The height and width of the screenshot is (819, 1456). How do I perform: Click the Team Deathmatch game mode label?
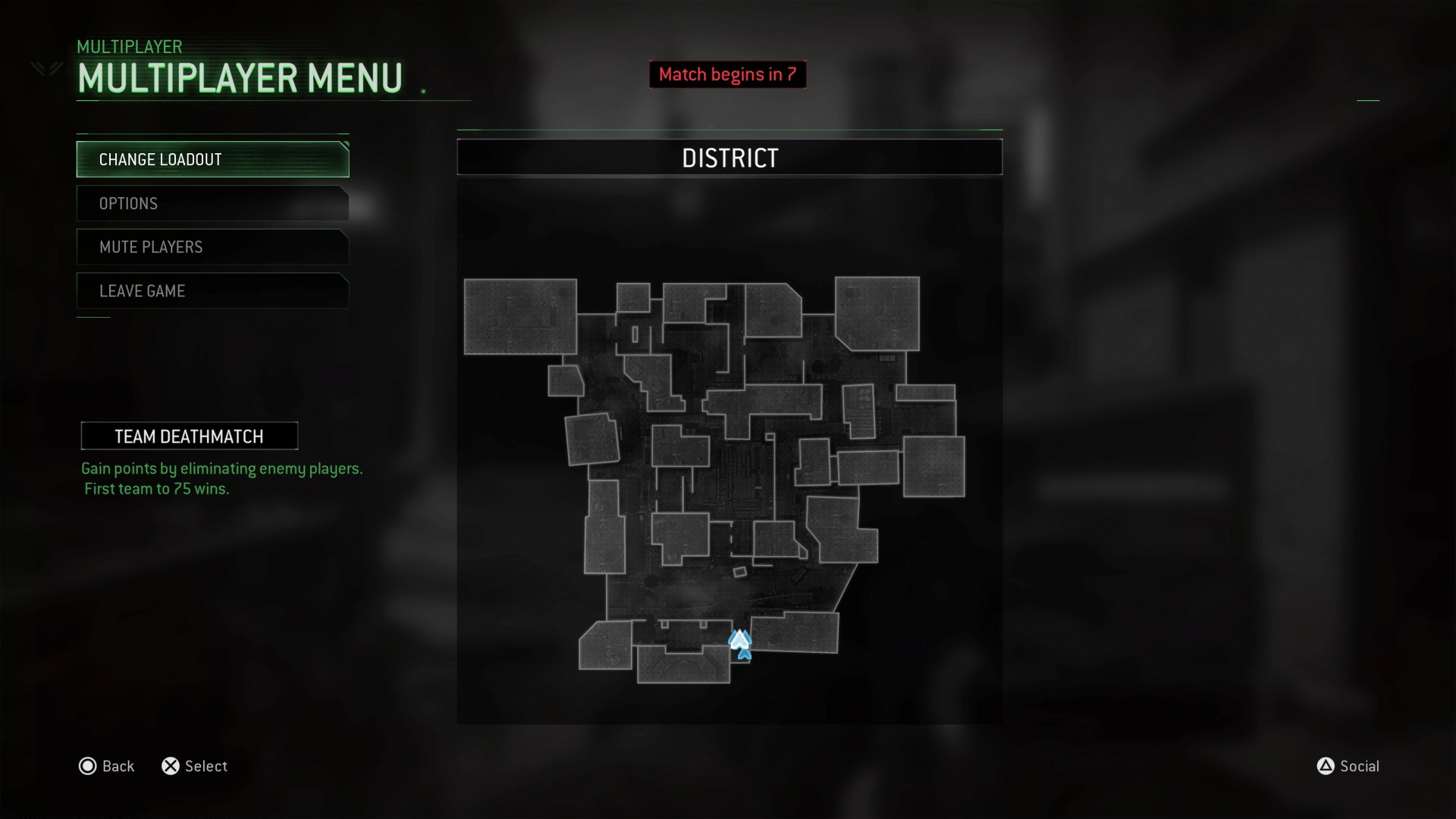point(189,435)
